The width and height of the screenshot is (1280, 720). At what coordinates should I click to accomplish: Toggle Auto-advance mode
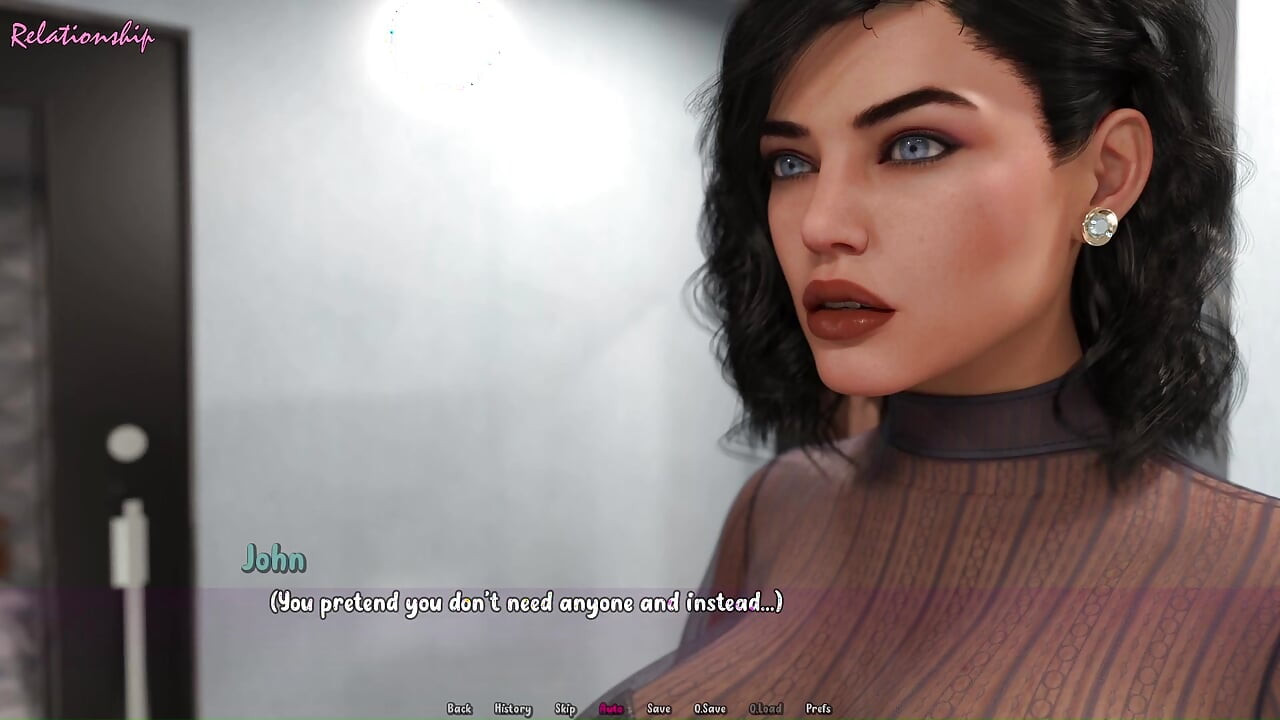tap(610, 709)
